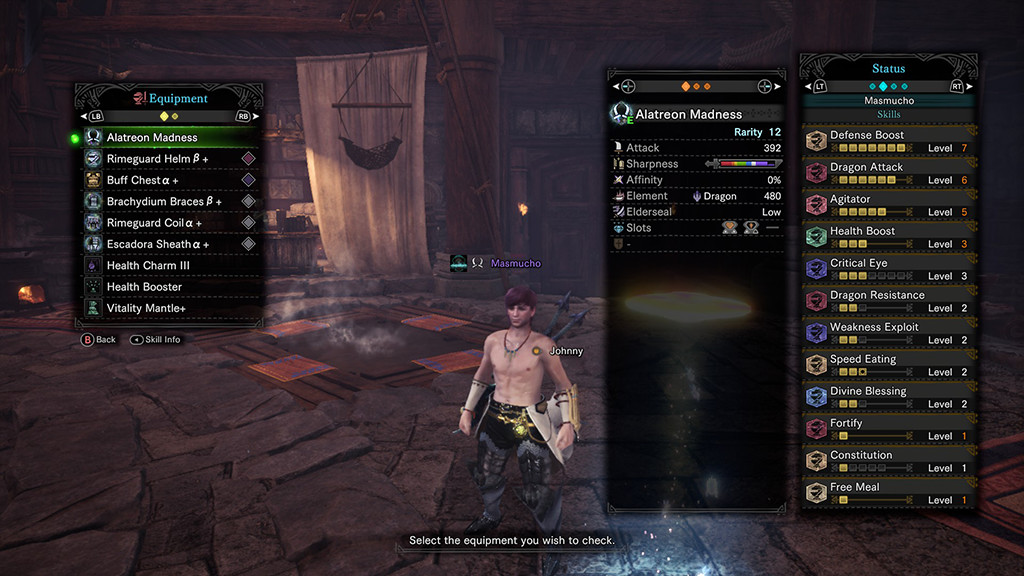This screenshot has height=576, width=1024.
Task: Select the Alatreon Madness weapon entry
Action: 152,138
